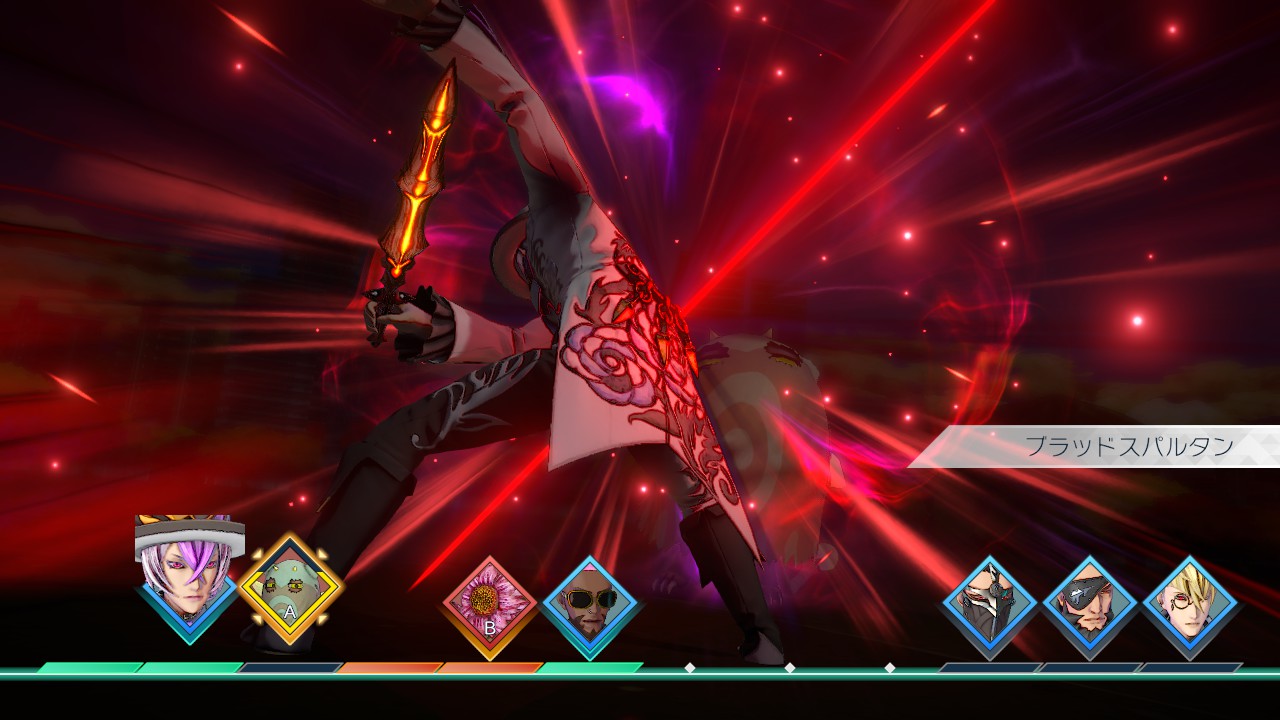Select the eyepatch character's portrait
This screenshot has height=720, width=1280.
(x=1090, y=605)
